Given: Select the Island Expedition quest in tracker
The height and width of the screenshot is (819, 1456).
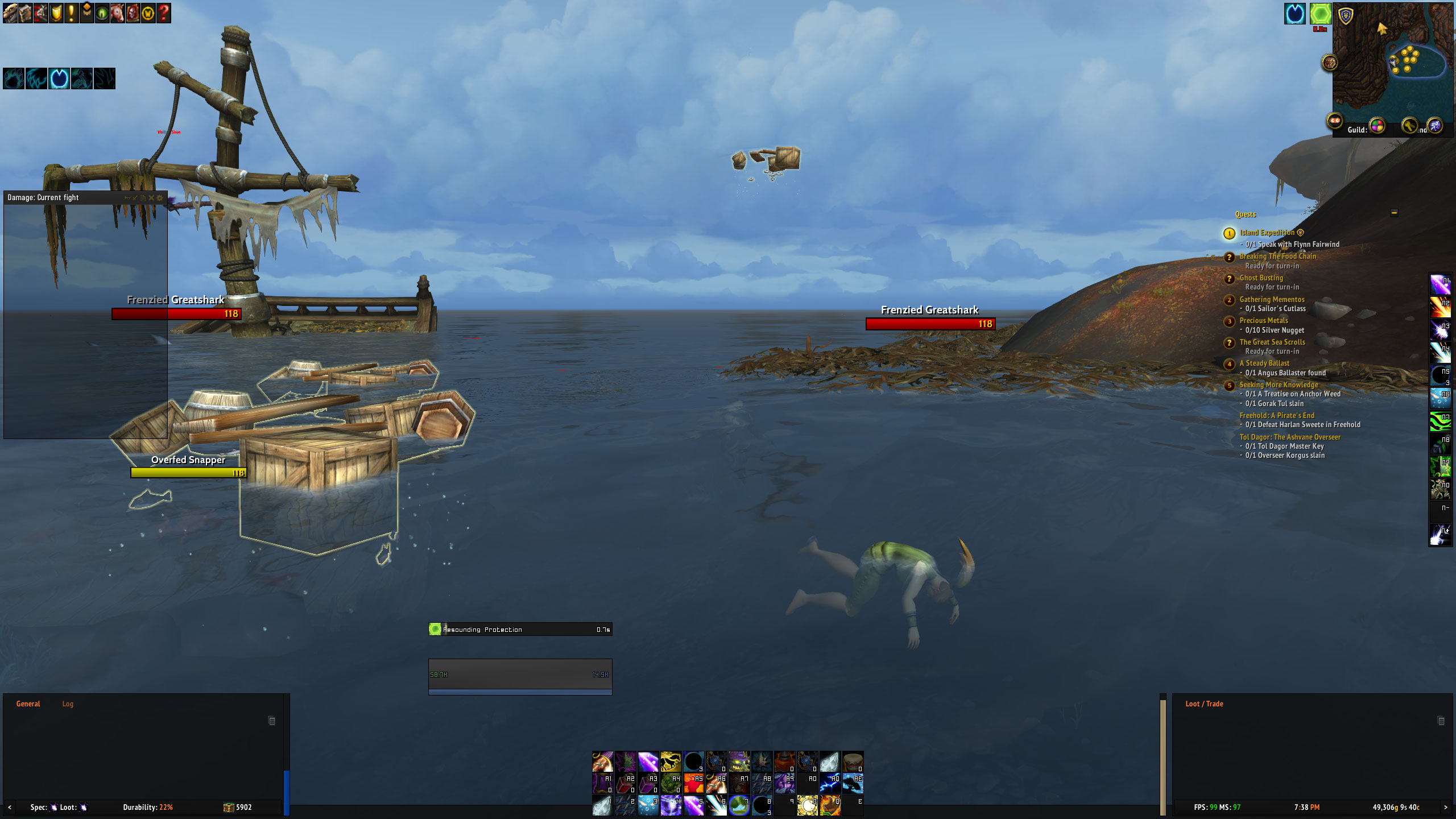Looking at the screenshot, I should pos(1267,233).
